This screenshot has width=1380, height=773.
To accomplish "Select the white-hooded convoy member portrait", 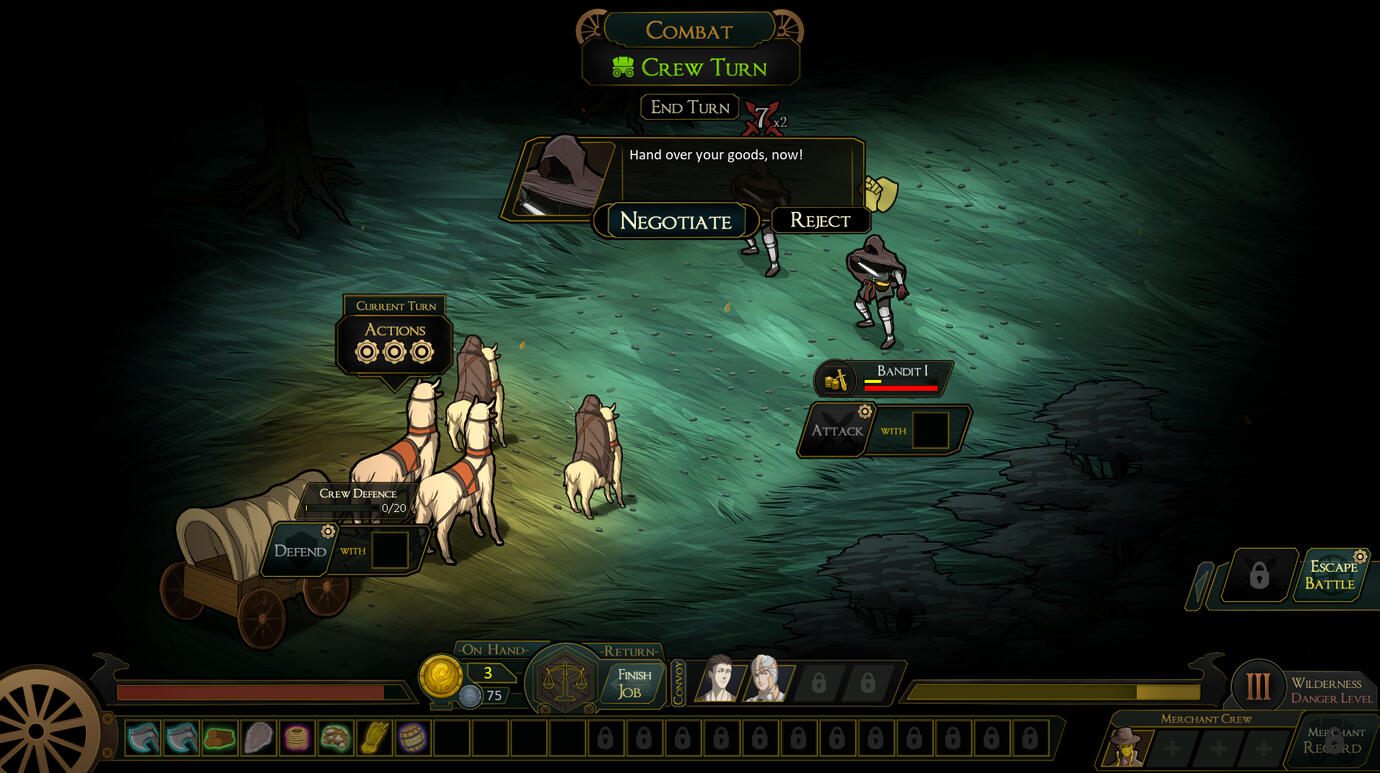I will pyautogui.click(x=765, y=680).
